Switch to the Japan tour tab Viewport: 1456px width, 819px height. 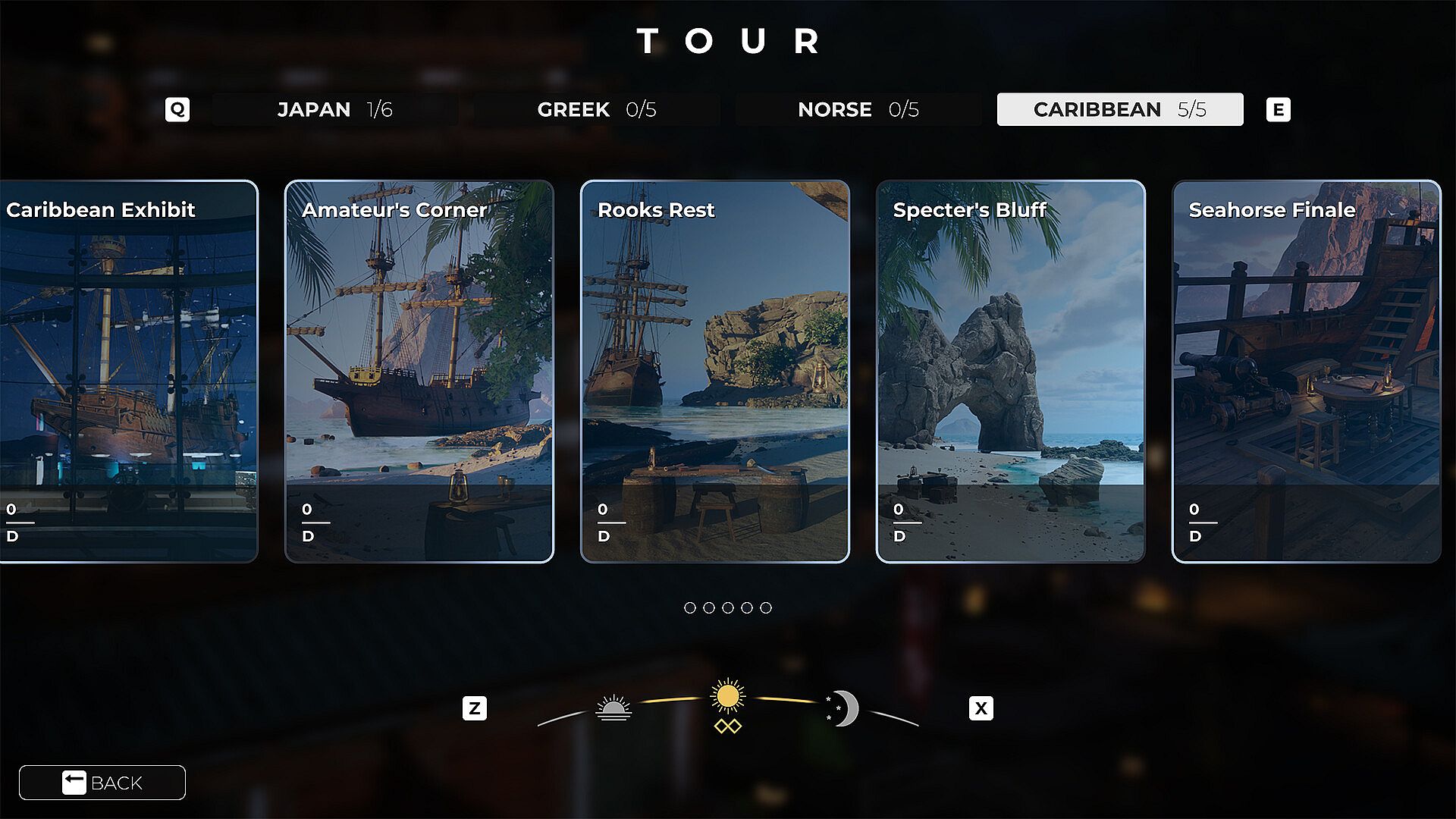point(334,109)
